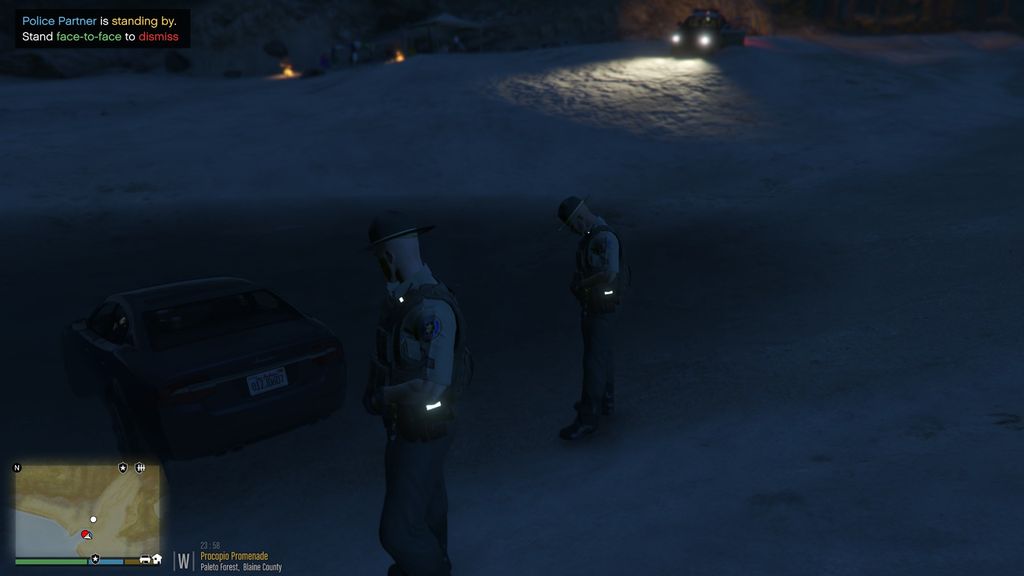Image resolution: width=1024 pixels, height=576 pixels.
Task: Click the minimap in the corner
Action: point(86,510)
